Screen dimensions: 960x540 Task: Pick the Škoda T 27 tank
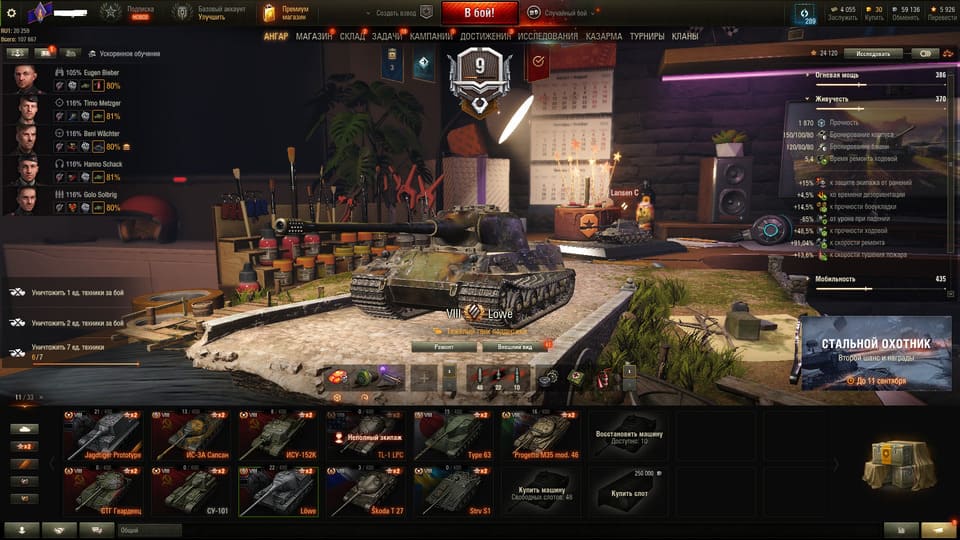pyautogui.click(x=366, y=491)
